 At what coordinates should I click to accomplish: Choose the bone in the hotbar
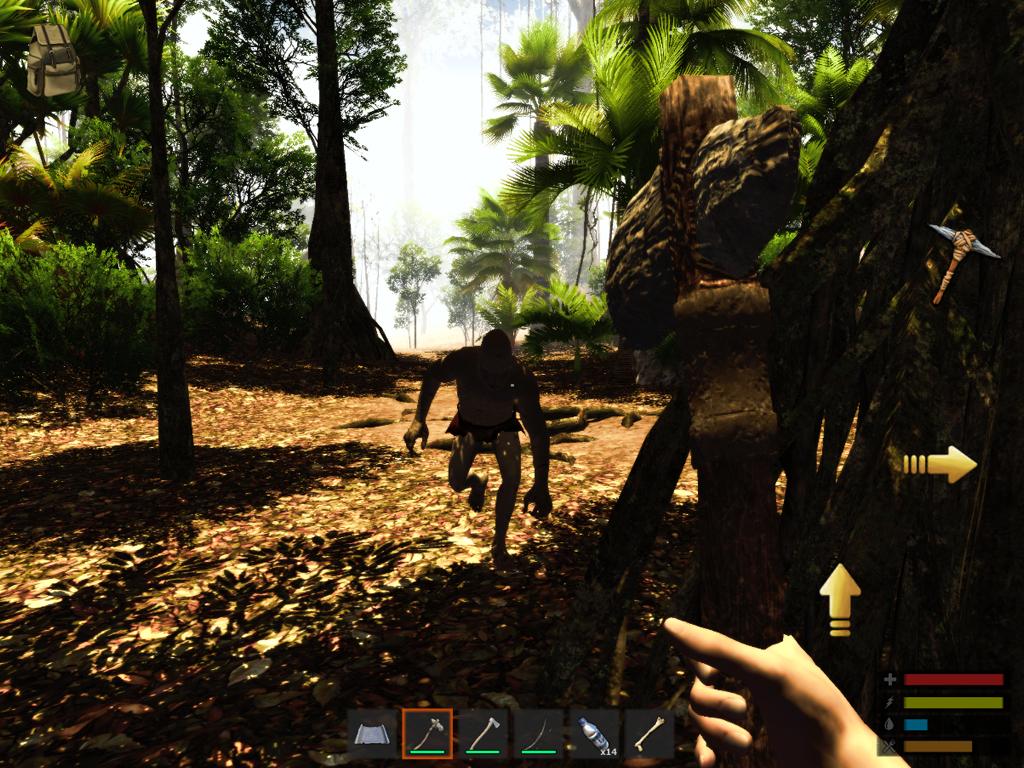(649, 735)
